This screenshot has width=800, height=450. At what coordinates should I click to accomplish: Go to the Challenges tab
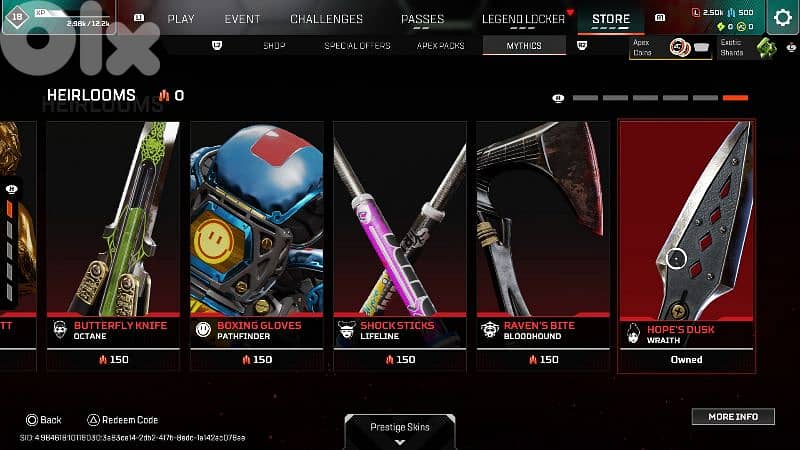326,19
